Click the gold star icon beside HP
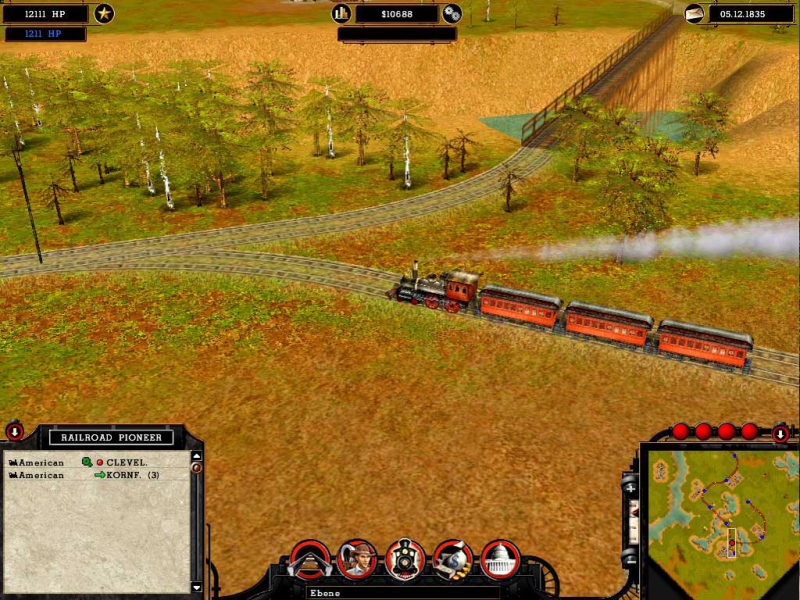Image resolution: width=800 pixels, height=600 pixels. pyautogui.click(x=104, y=14)
